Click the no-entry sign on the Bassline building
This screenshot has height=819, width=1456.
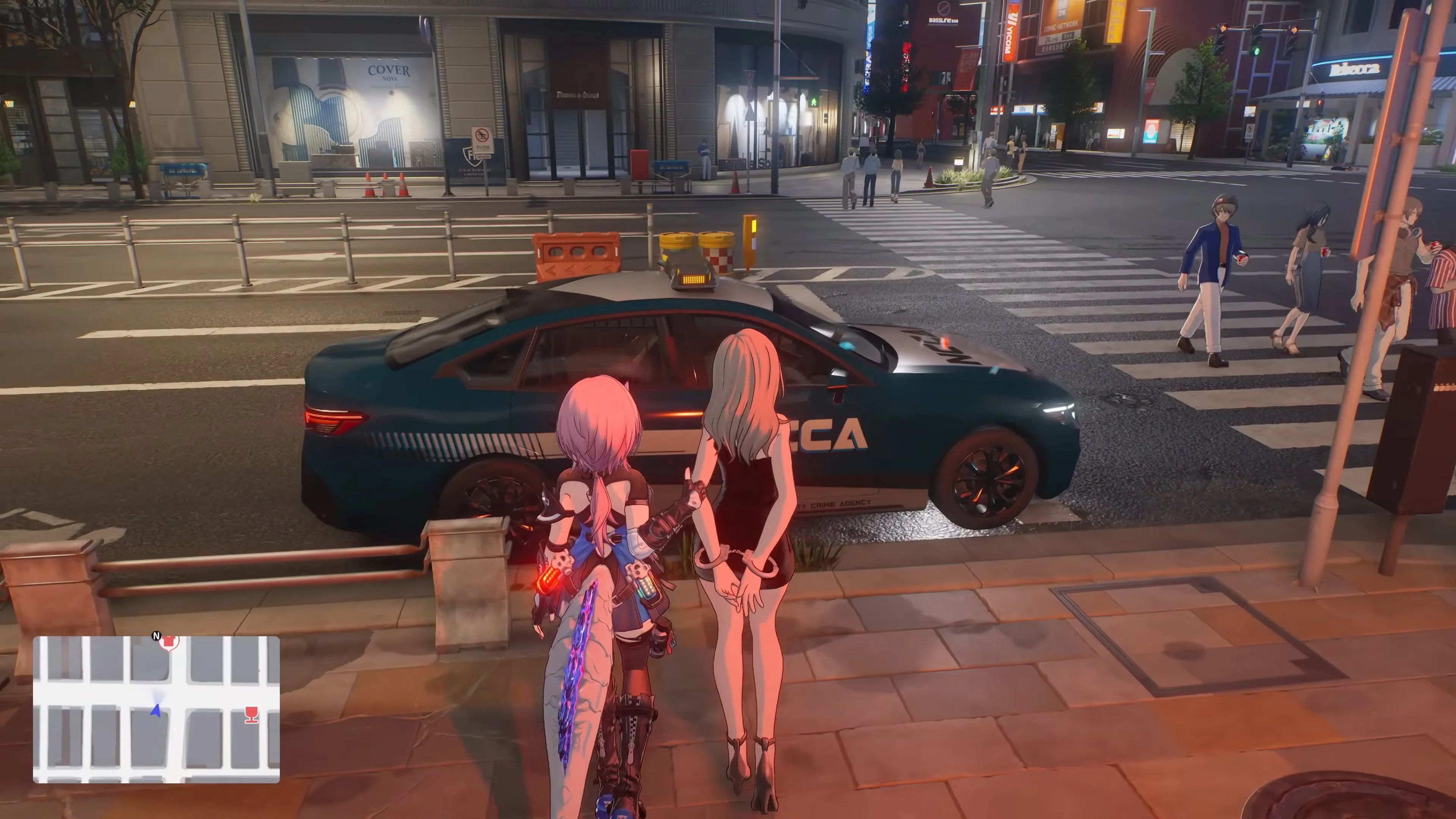(x=944, y=9)
